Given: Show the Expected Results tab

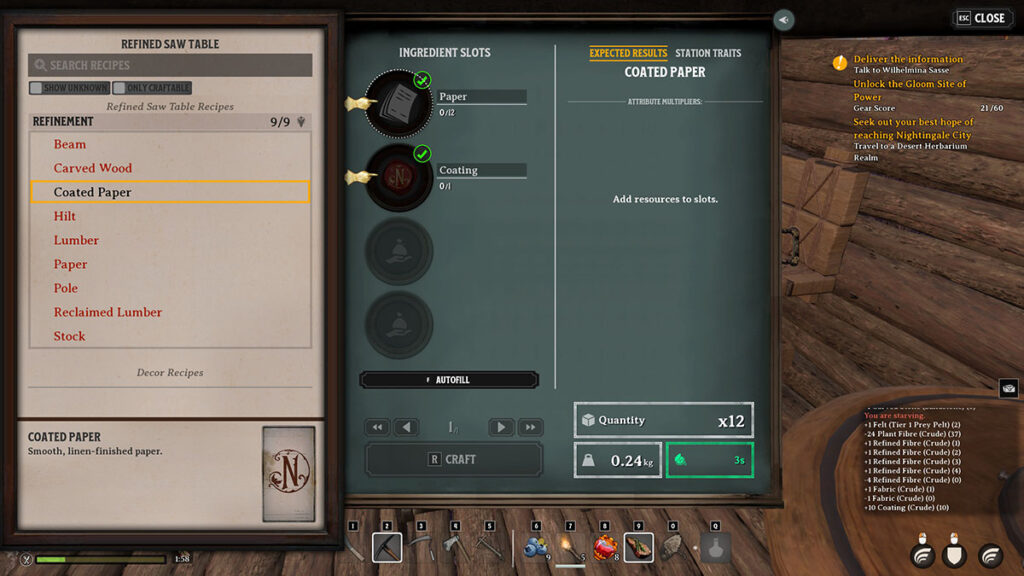Looking at the screenshot, I should tap(628, 53).
